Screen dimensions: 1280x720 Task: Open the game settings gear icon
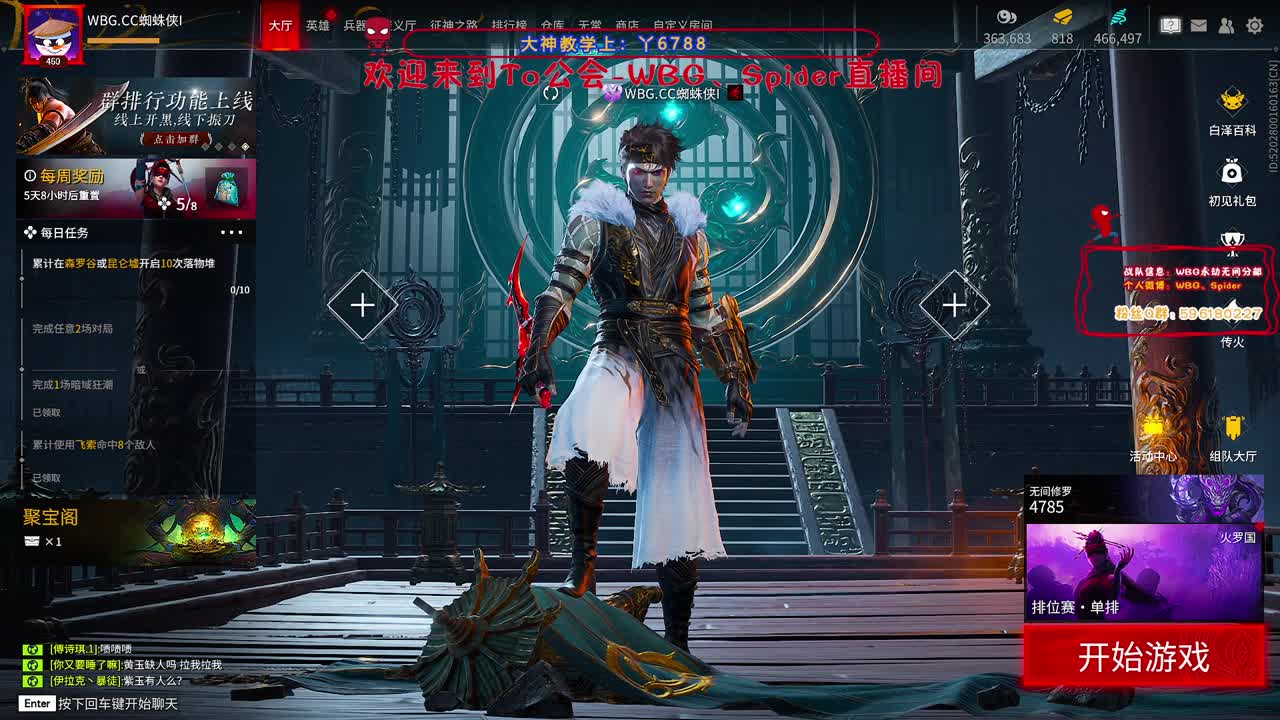point(1254,24)
